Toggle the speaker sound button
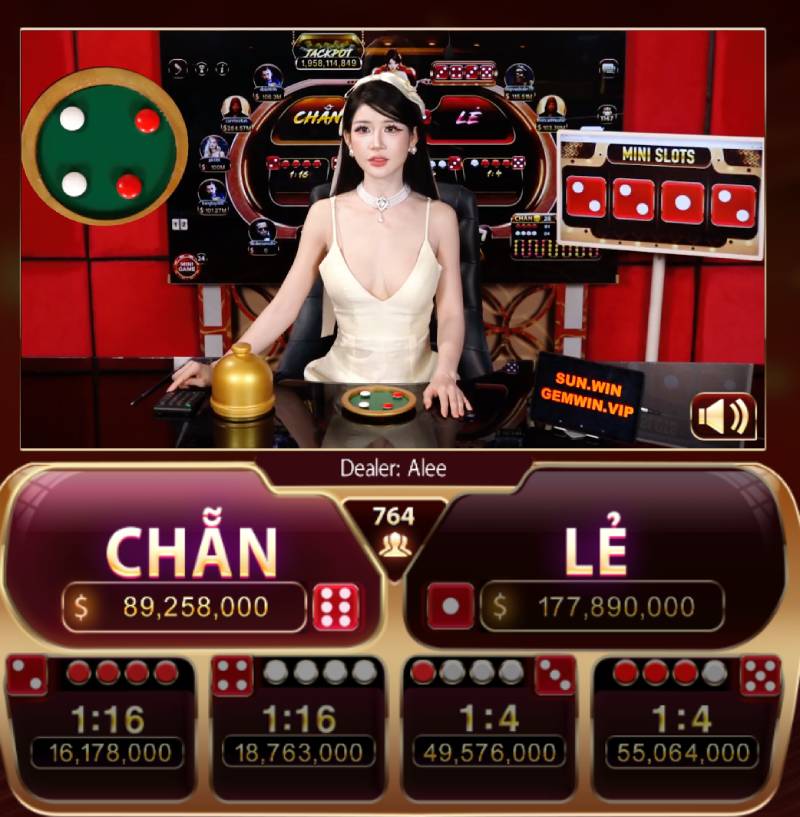 point(723,416)
